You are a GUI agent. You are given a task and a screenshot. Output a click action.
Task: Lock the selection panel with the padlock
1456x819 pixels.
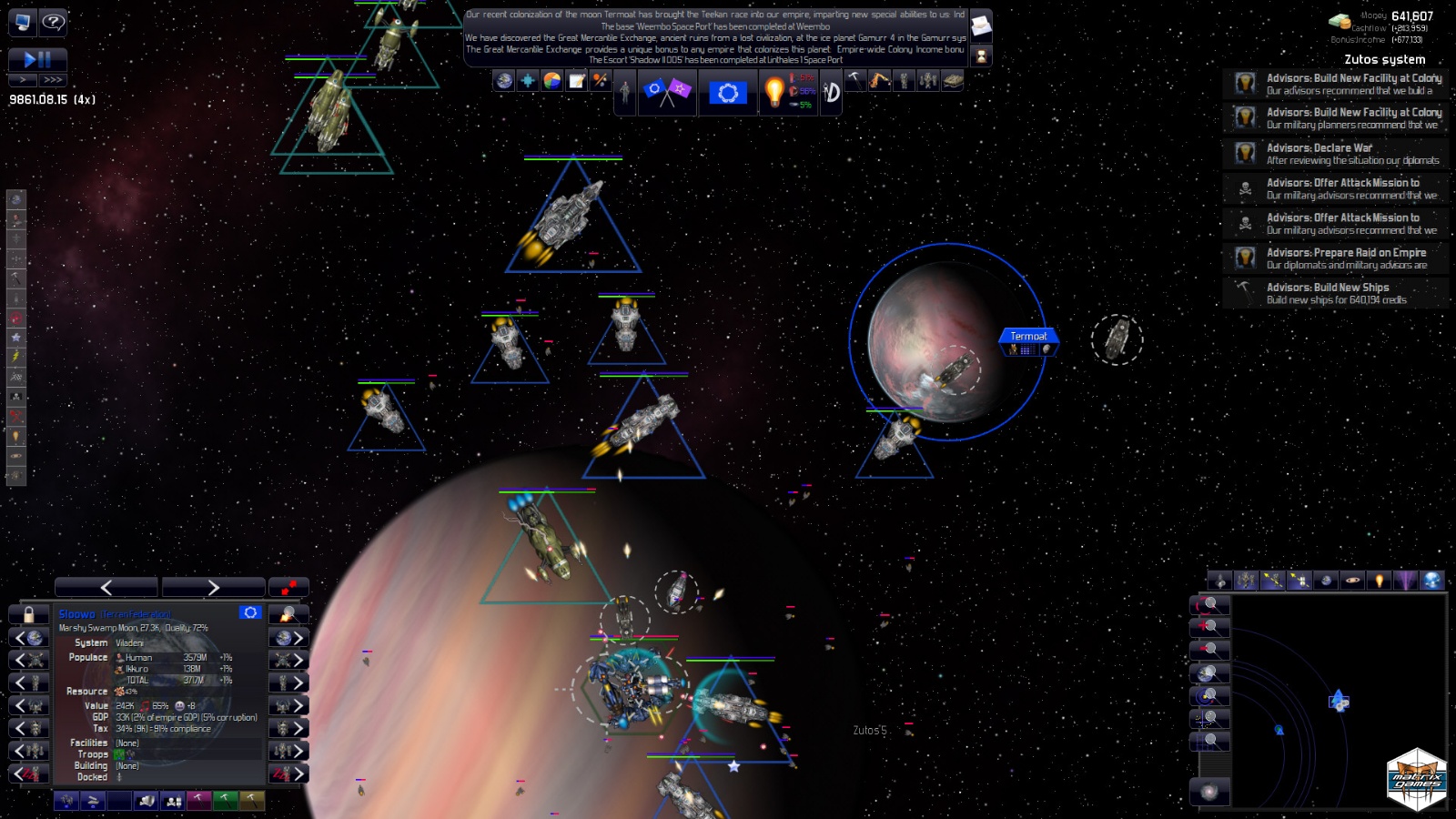[27, 614]
